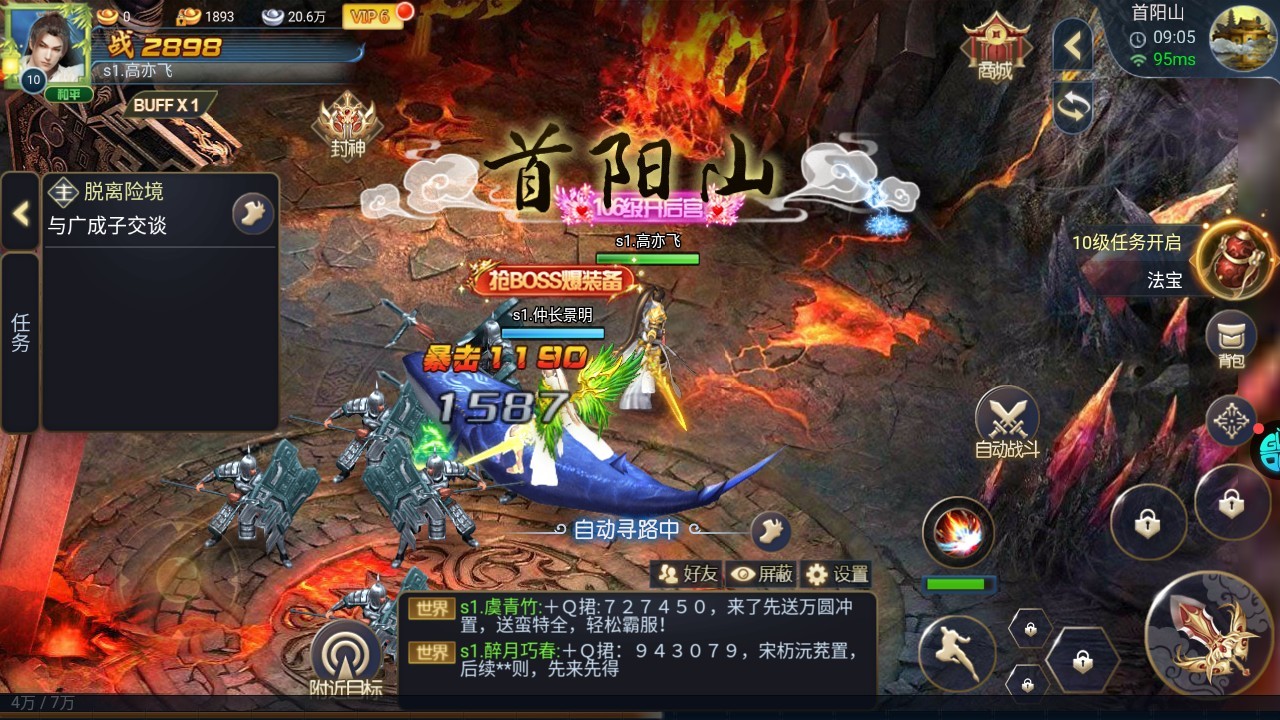
Task: Open the 设置 settings button
Action: point(840,574)
